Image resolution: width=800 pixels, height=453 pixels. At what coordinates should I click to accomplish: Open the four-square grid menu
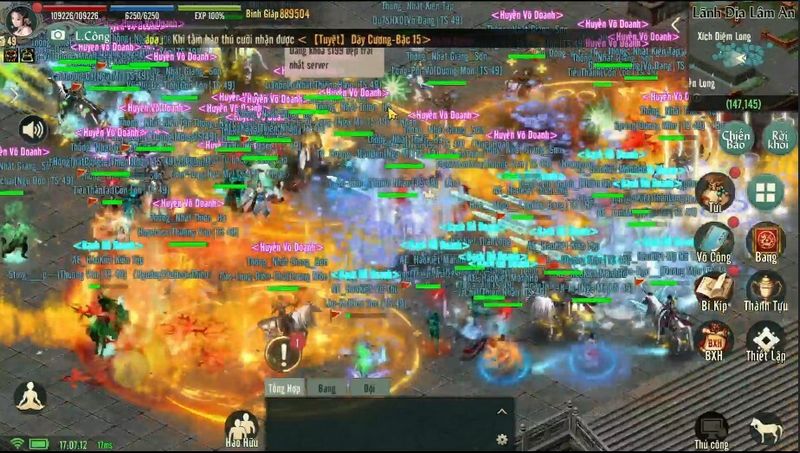765,191
